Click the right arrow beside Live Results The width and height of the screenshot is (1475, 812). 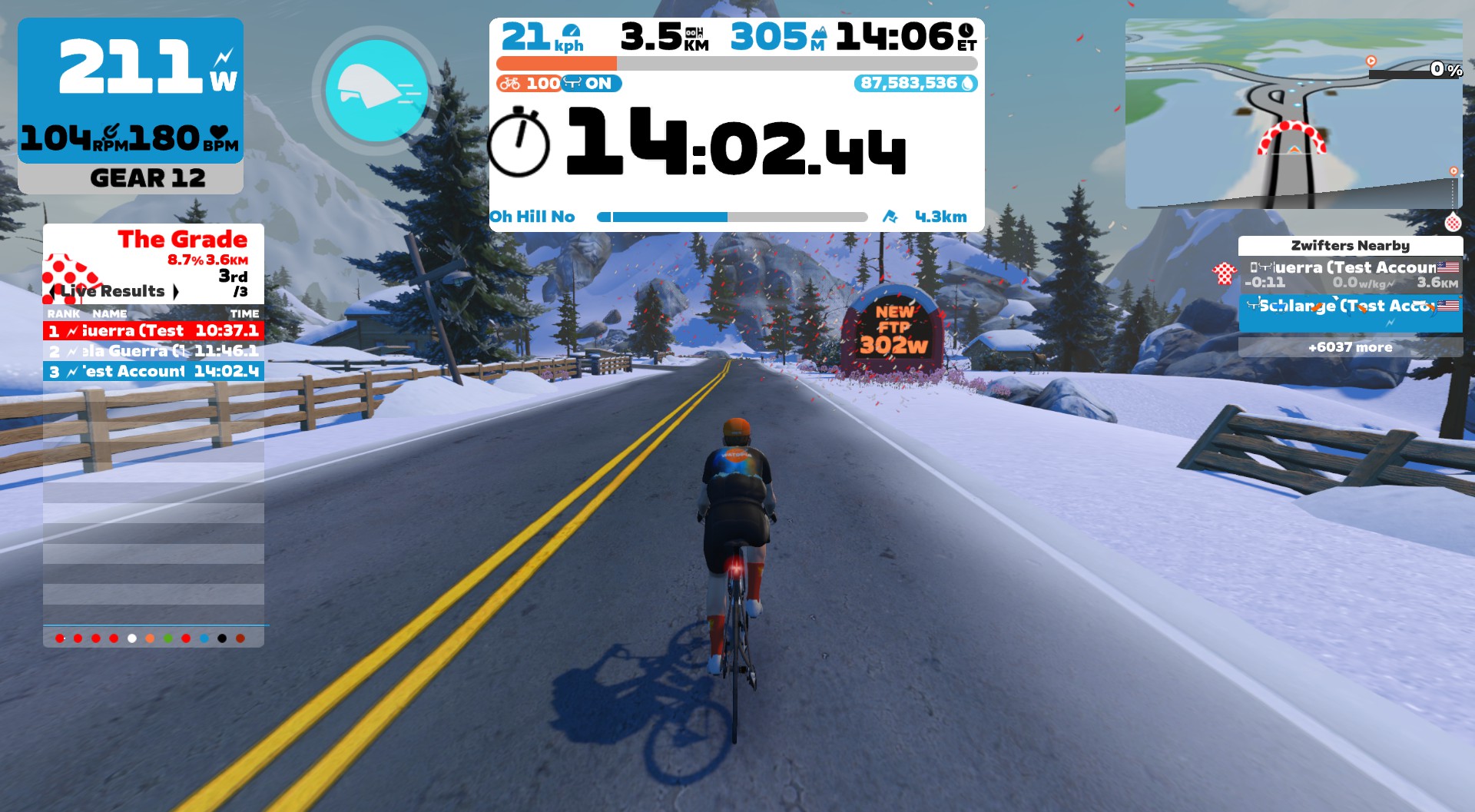[x=176, y=291]
